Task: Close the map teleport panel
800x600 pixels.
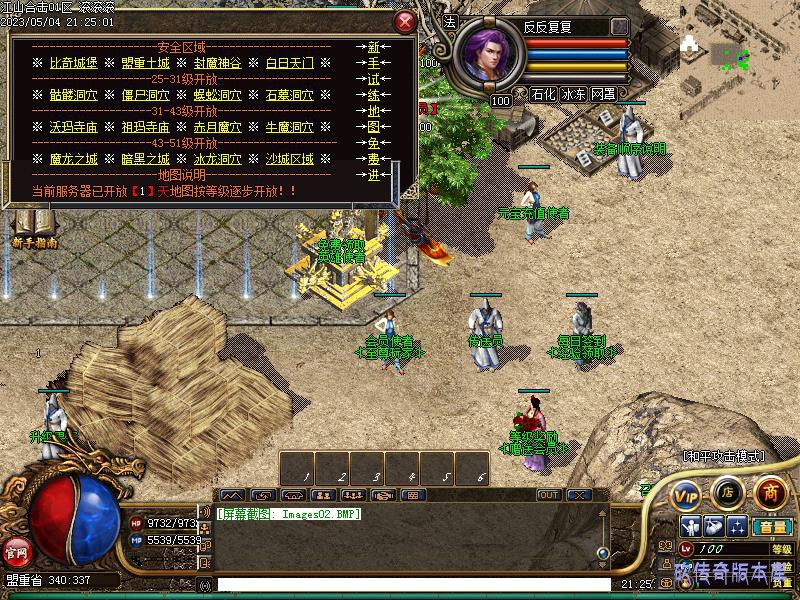Action: click(404, 22)
